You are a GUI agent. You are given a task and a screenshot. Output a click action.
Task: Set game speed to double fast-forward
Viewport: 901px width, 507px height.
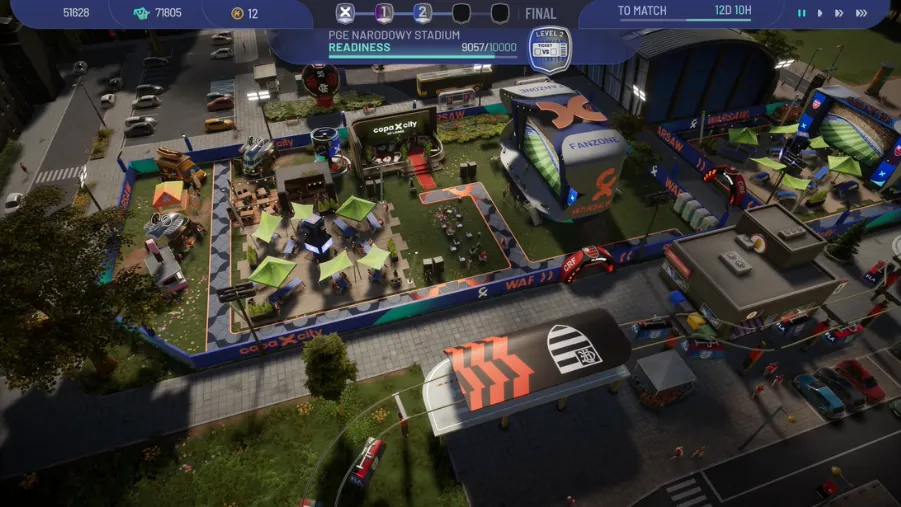click(839, 13)
